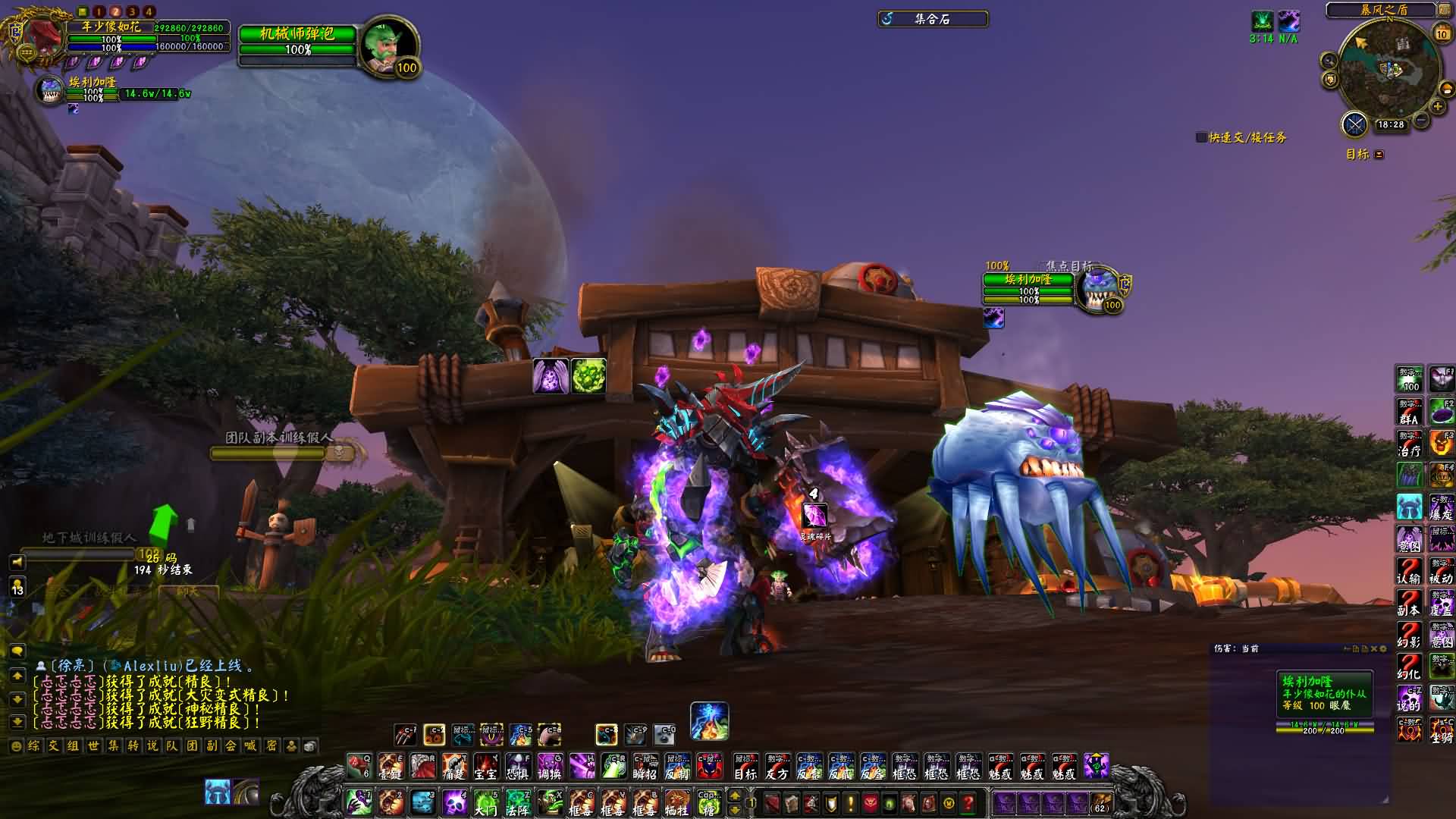Use the 法阵 circle ability
This screenshot has height=819, width=1456.
pos(518,802)
